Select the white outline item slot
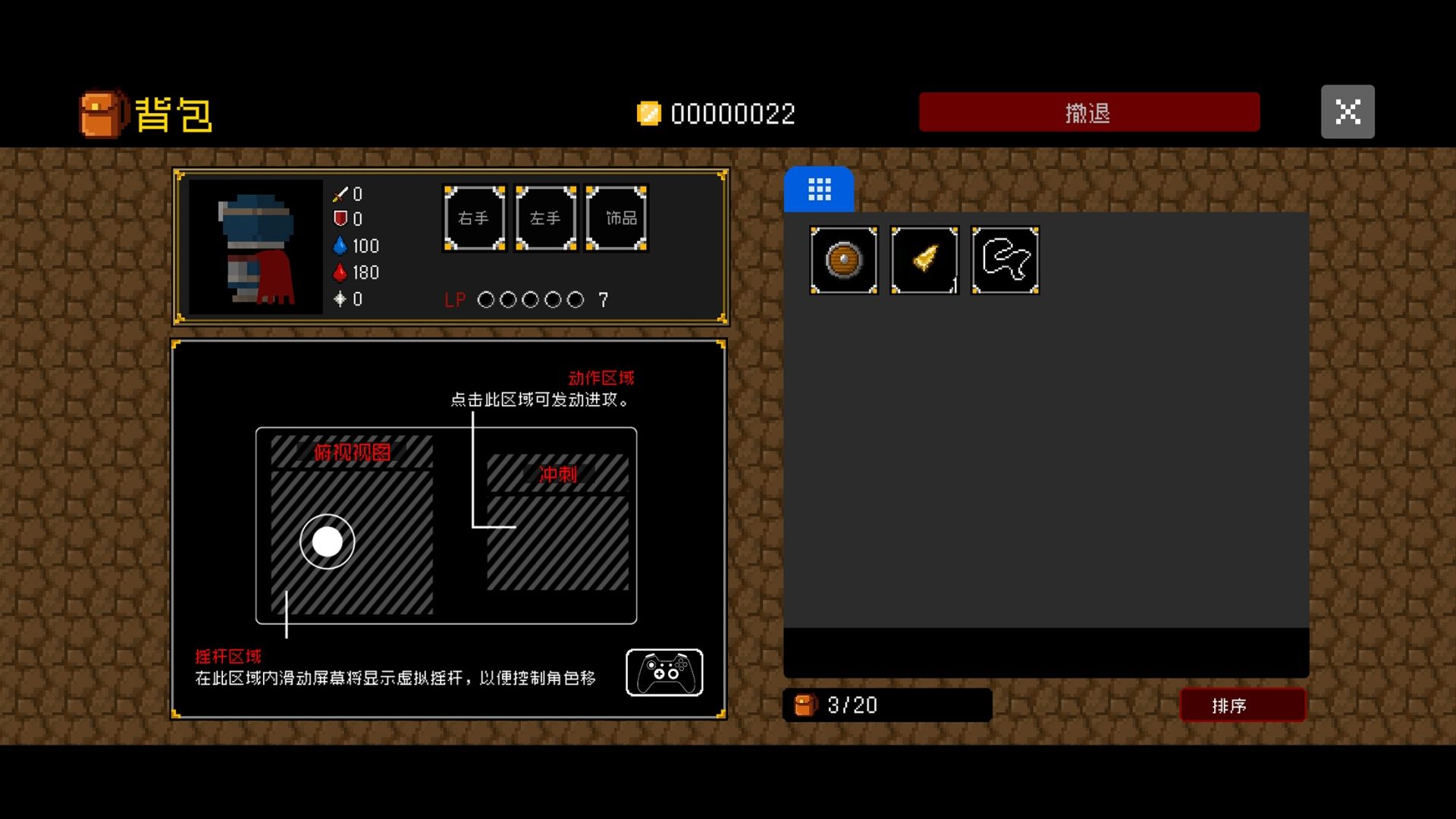 pos(1005,260)
